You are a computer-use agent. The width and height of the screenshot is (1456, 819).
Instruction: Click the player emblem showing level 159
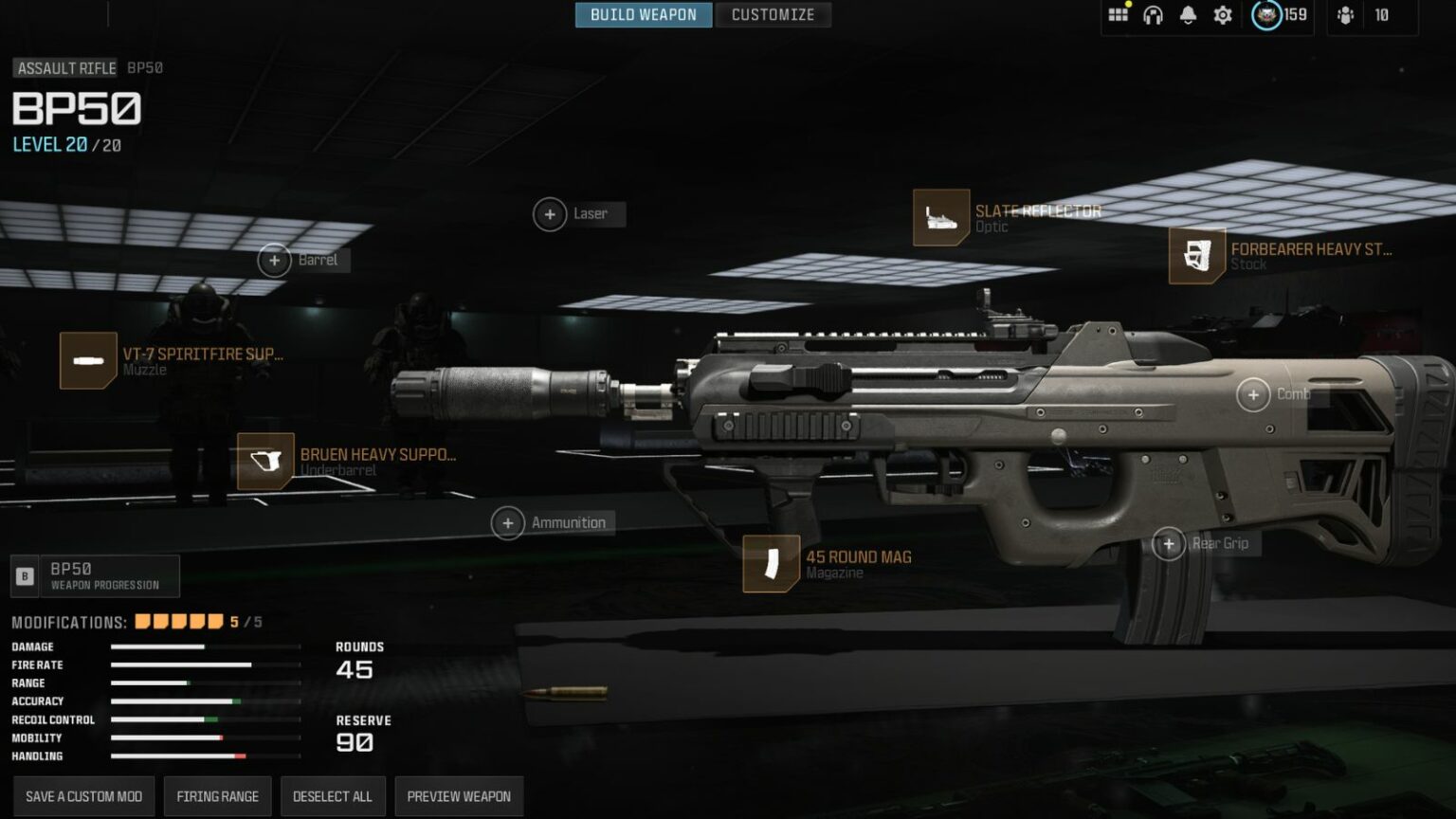pos(1265,15)
